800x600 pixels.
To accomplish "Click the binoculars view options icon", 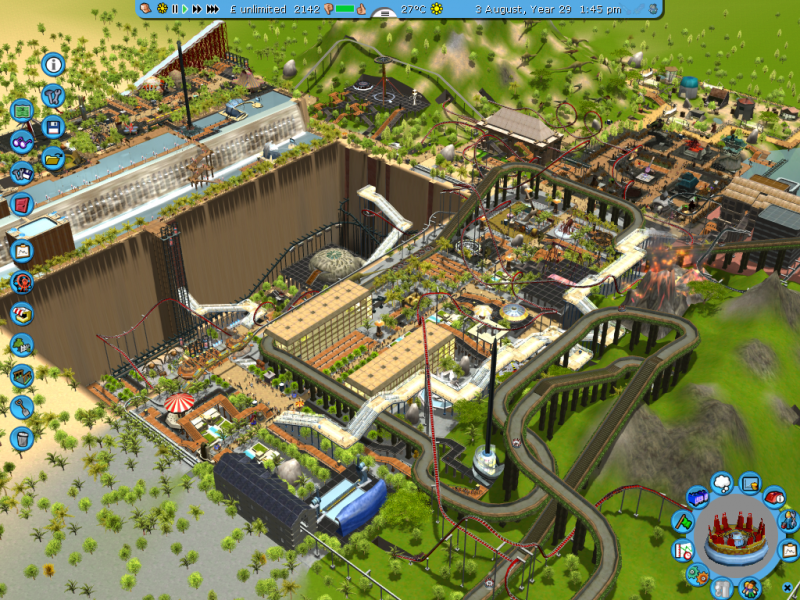I will point(22,142).
